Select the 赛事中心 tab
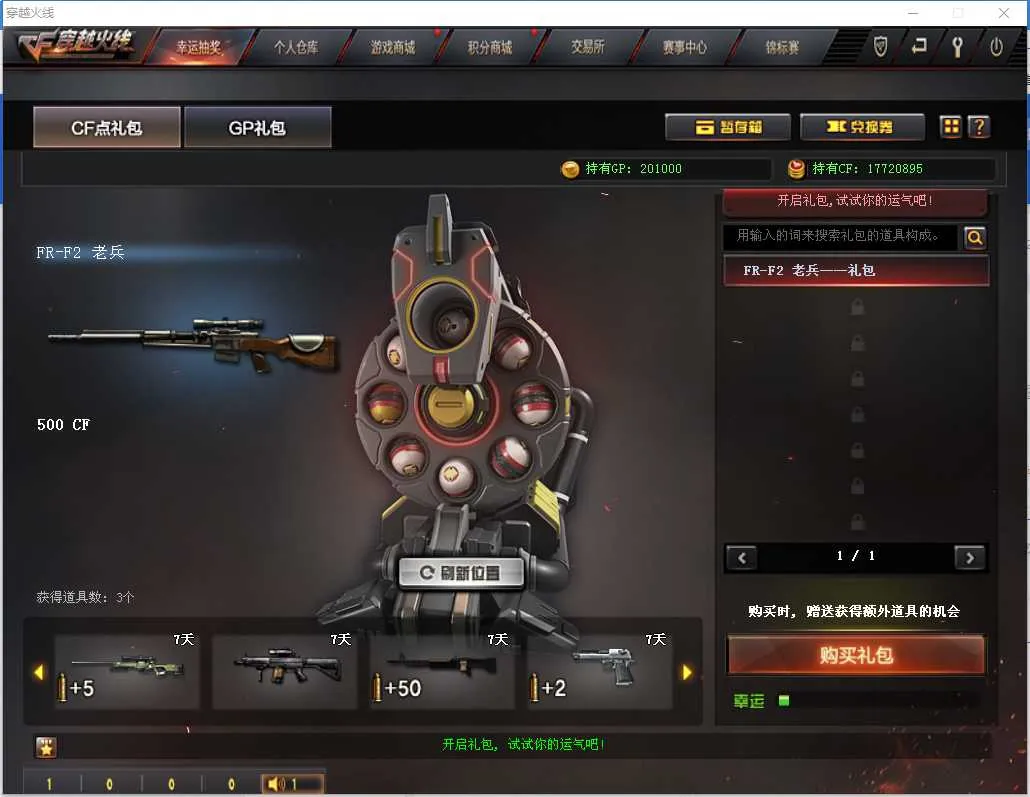Viewport: 1030px width, 797px height. [684, 47]
